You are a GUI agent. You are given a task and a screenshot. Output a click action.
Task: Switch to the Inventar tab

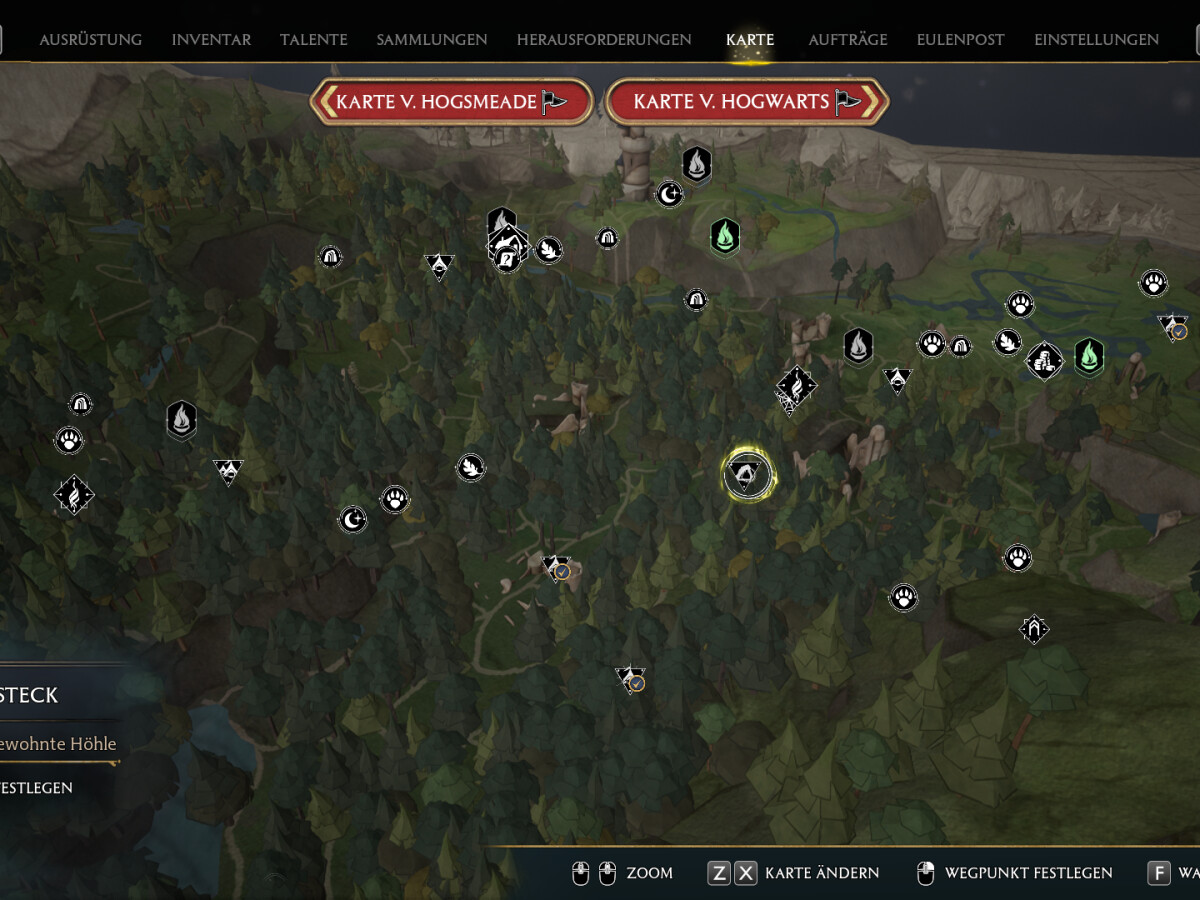click(211, 40)
